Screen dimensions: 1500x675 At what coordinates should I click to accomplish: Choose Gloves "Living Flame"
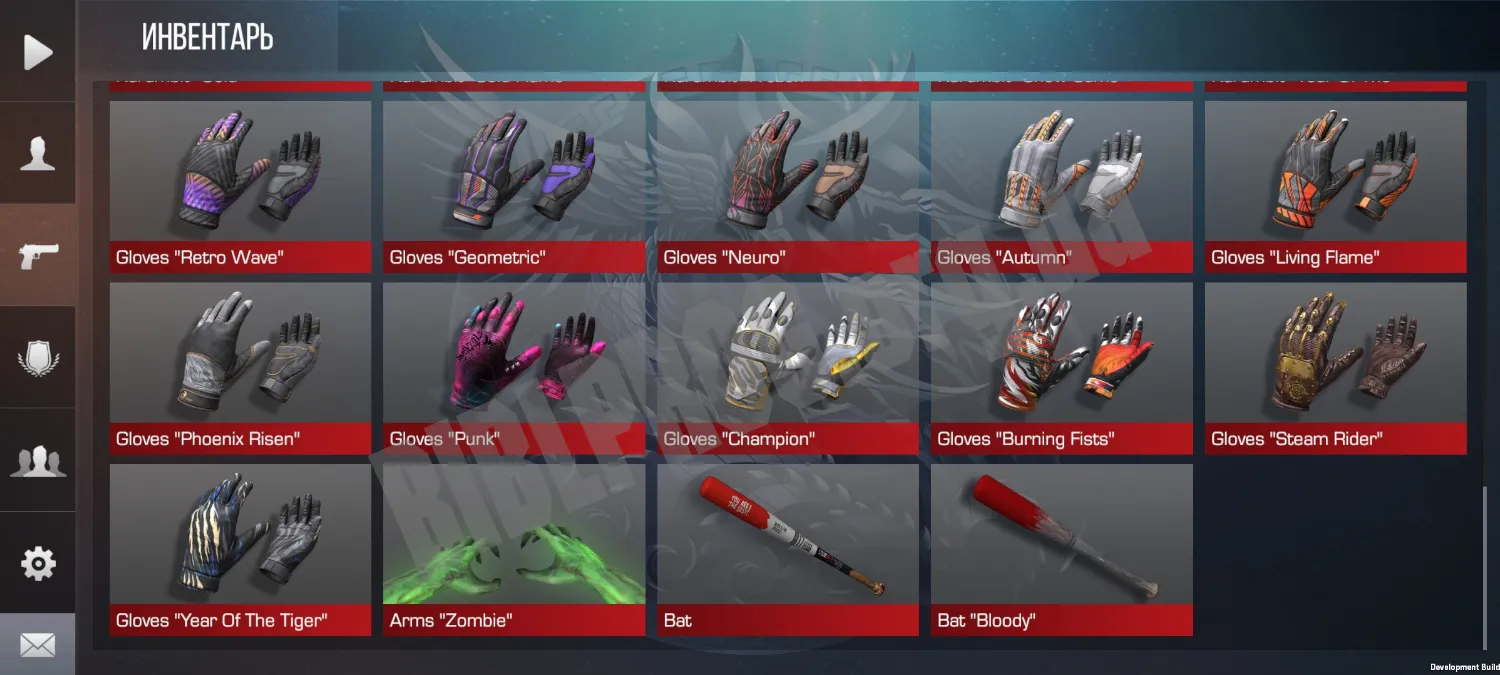pos(1336,187)
